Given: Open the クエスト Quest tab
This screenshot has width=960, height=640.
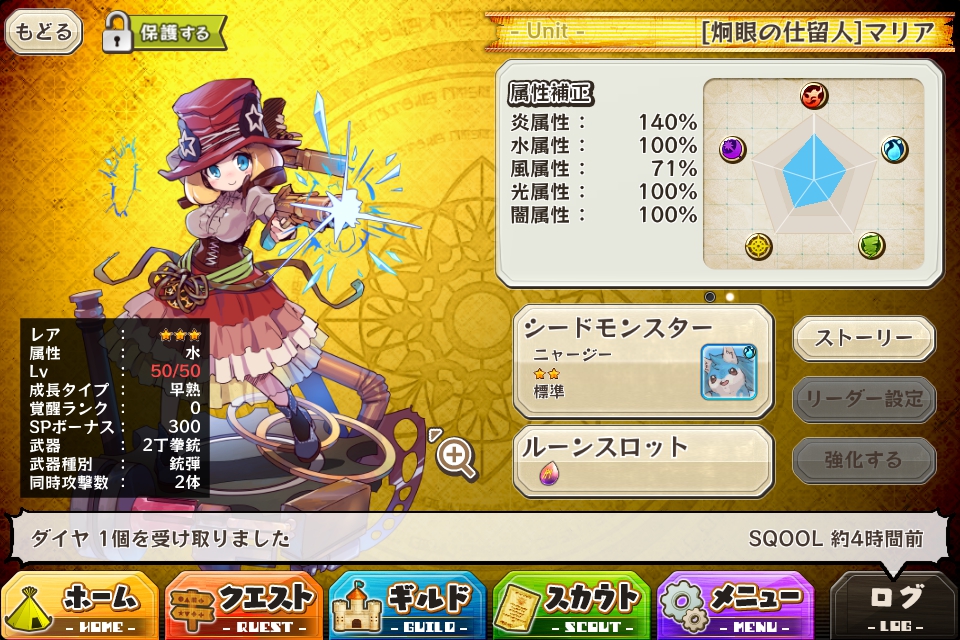Looking at the screenshot, I should (243, 605).
